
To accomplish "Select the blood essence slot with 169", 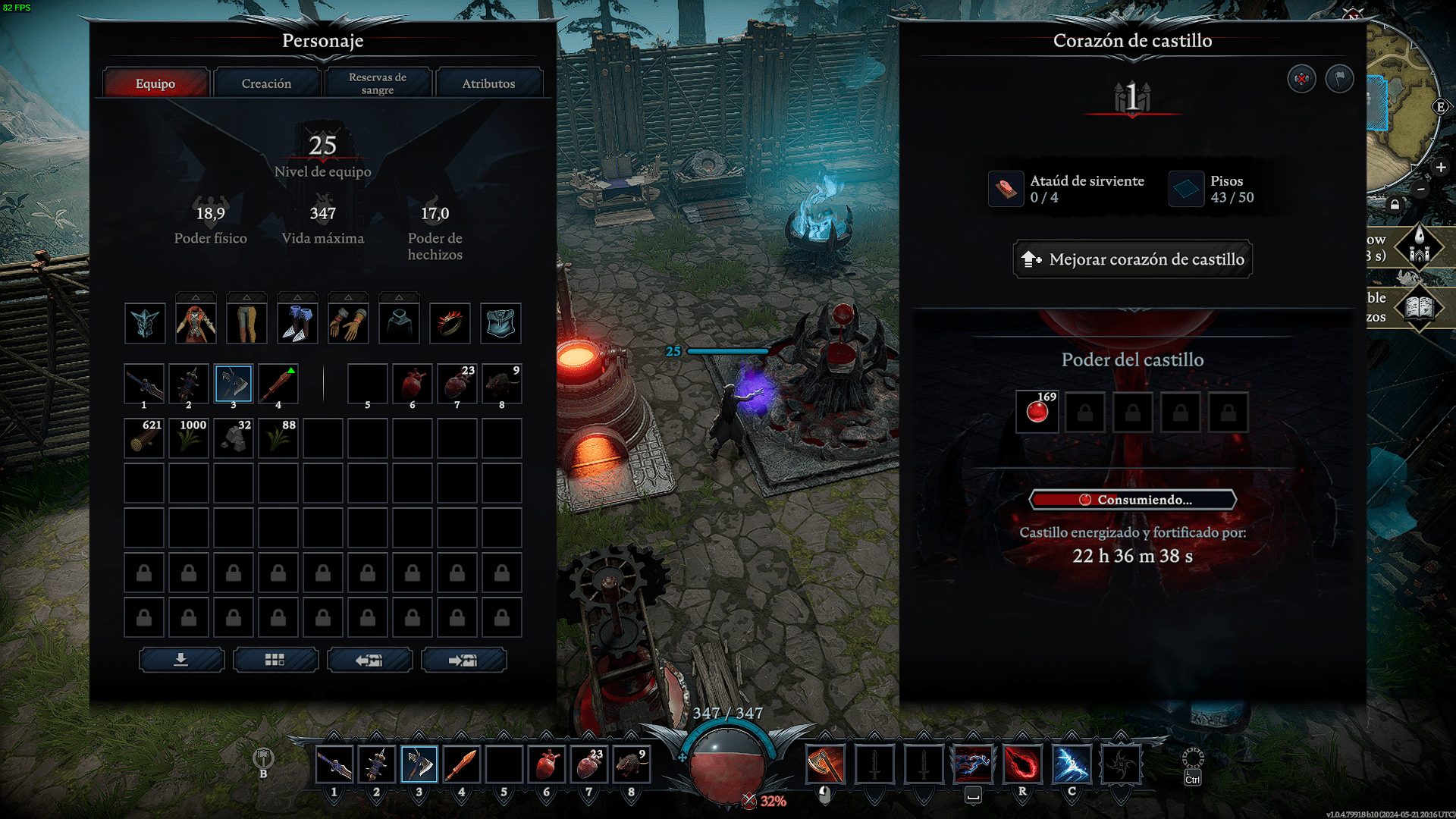I will (x=1037, y=412).
